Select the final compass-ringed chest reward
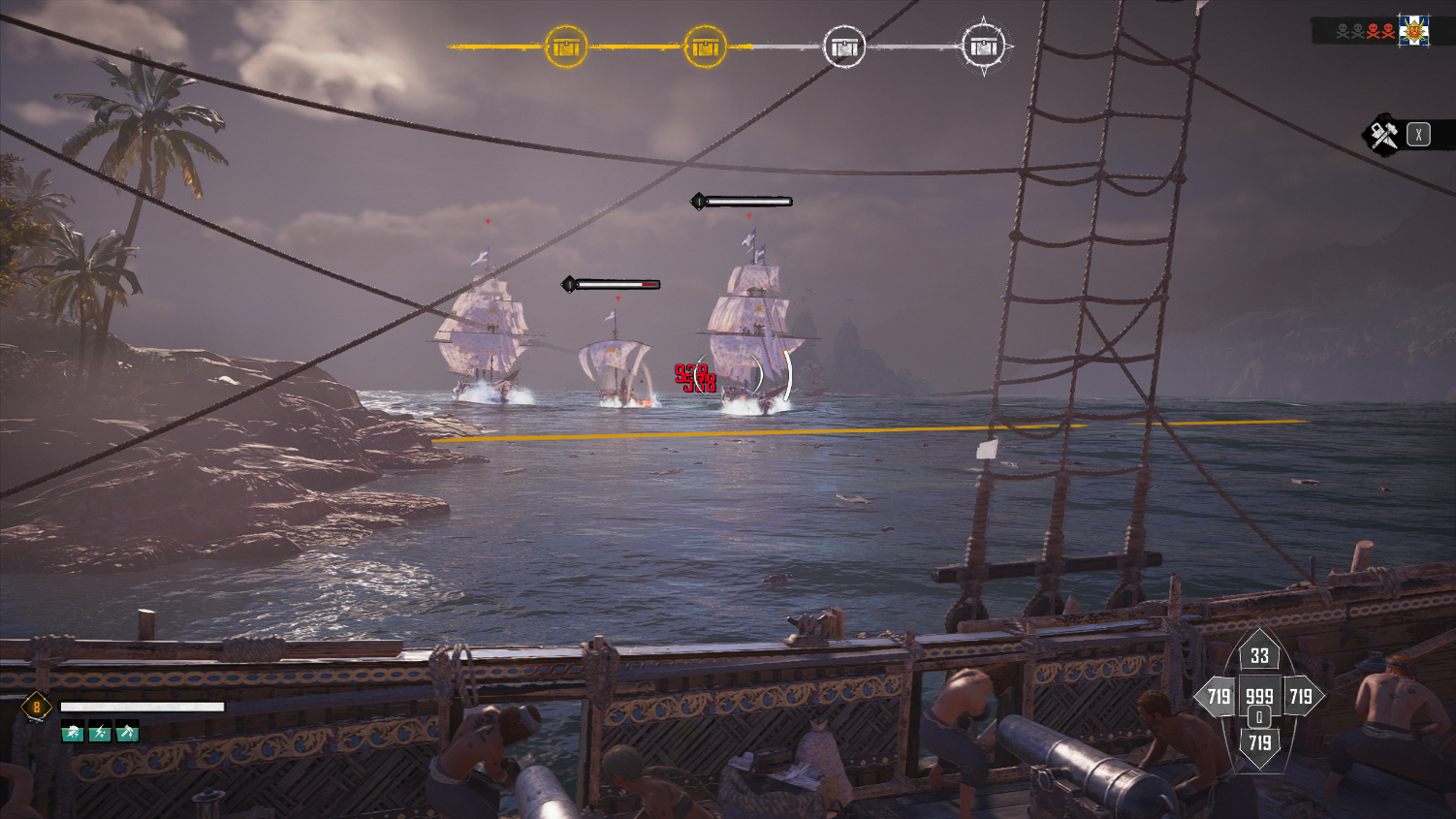 (x=984, y=47)
